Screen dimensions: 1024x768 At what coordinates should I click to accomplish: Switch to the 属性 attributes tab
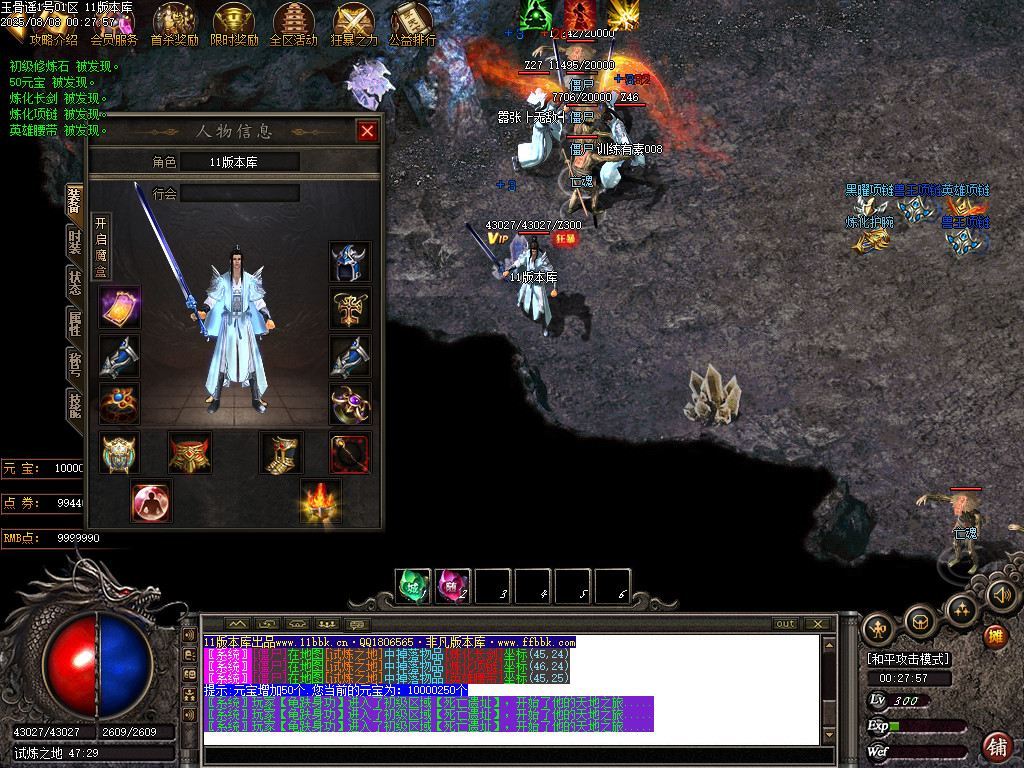click(x=74, y=324)
